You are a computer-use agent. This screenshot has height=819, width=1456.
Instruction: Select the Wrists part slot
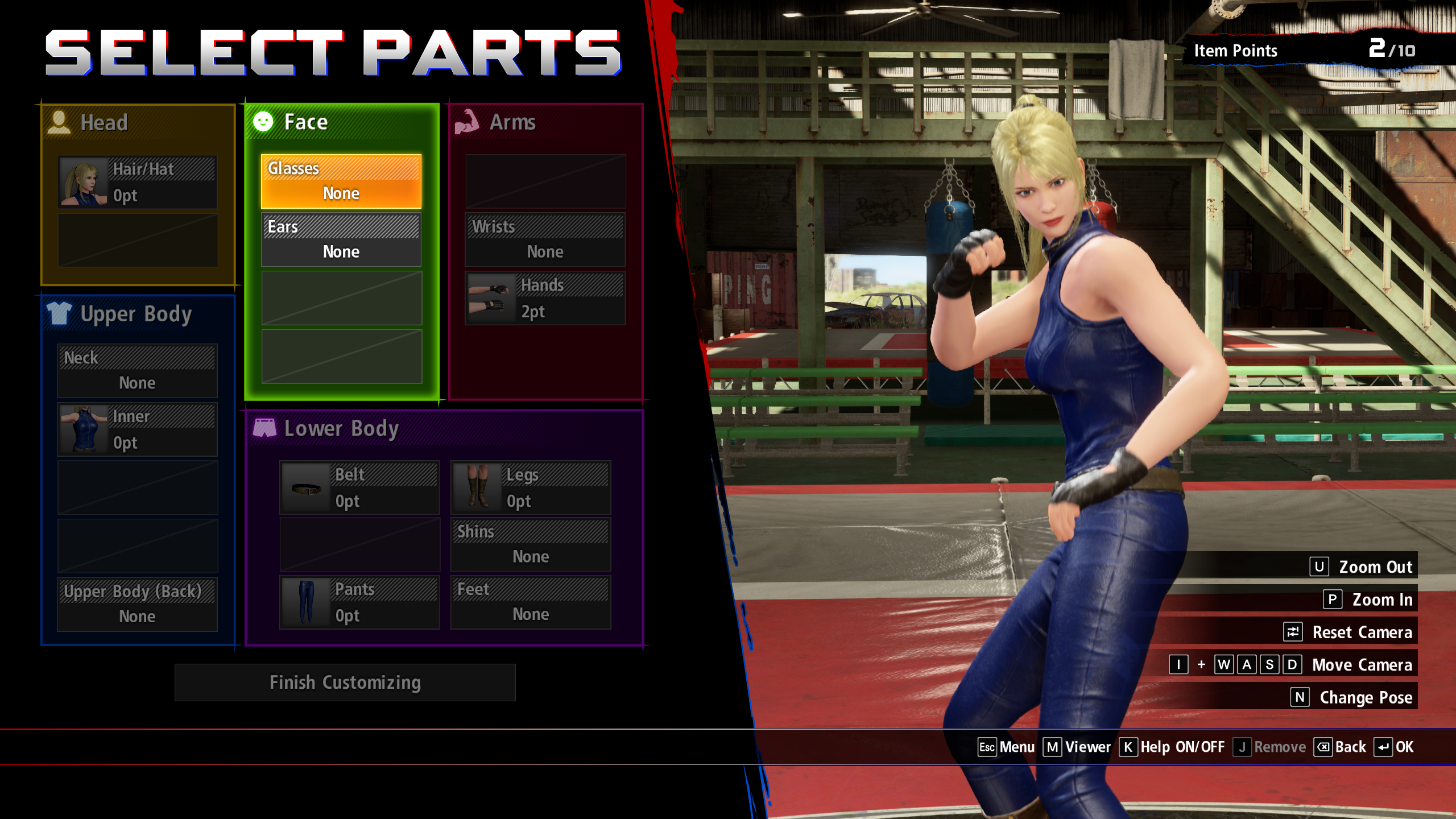tap(545, 239)
